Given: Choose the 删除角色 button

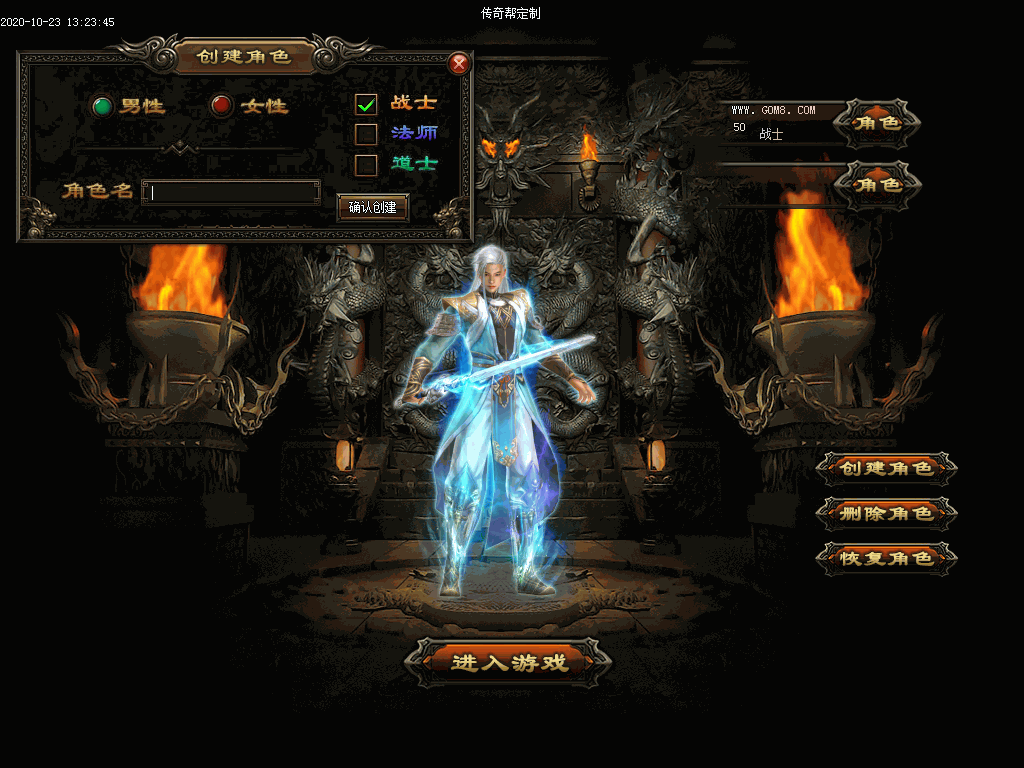Looking at the screenshot, I should [x=886, y=513].
